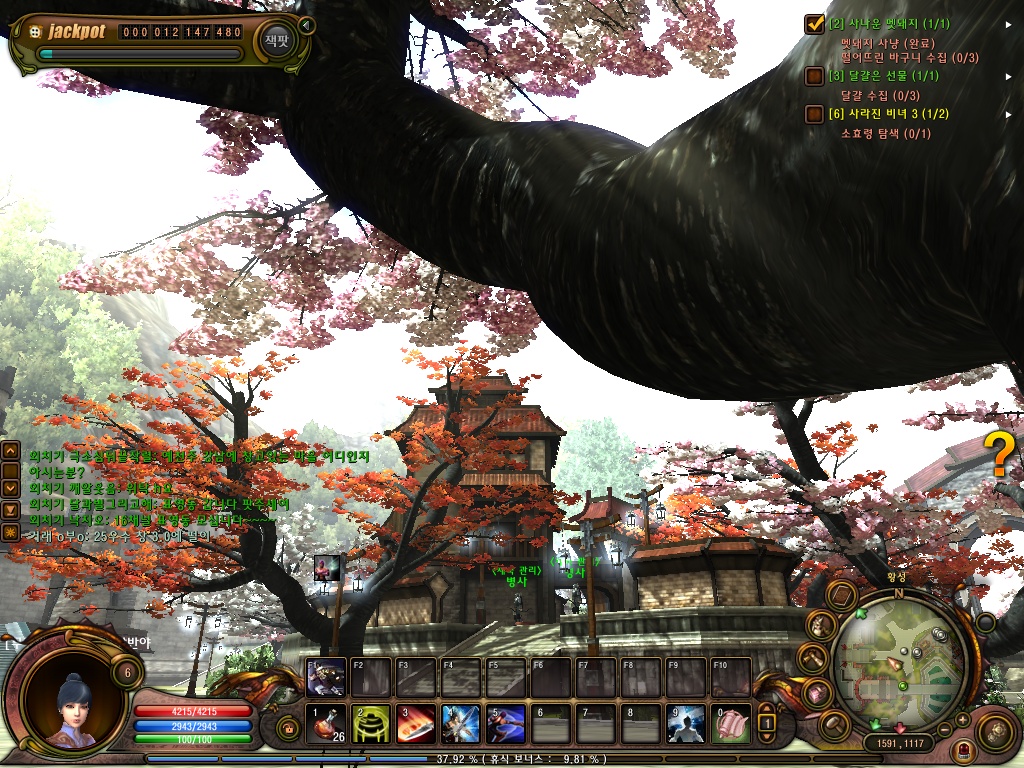Activate the green glowing skill in slot 2
The image size is (1024, 768).
pos(370,723)
